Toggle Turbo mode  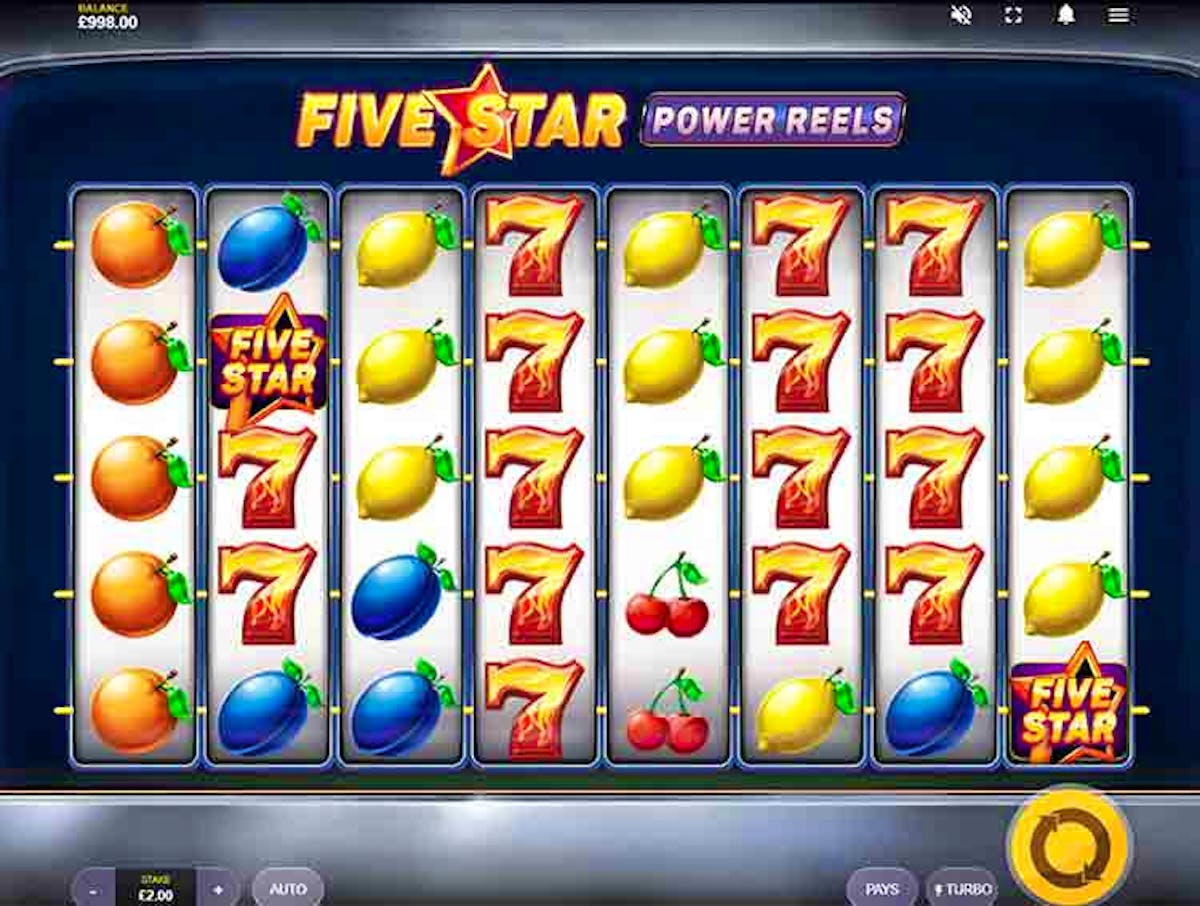click(x=962, y=888)
